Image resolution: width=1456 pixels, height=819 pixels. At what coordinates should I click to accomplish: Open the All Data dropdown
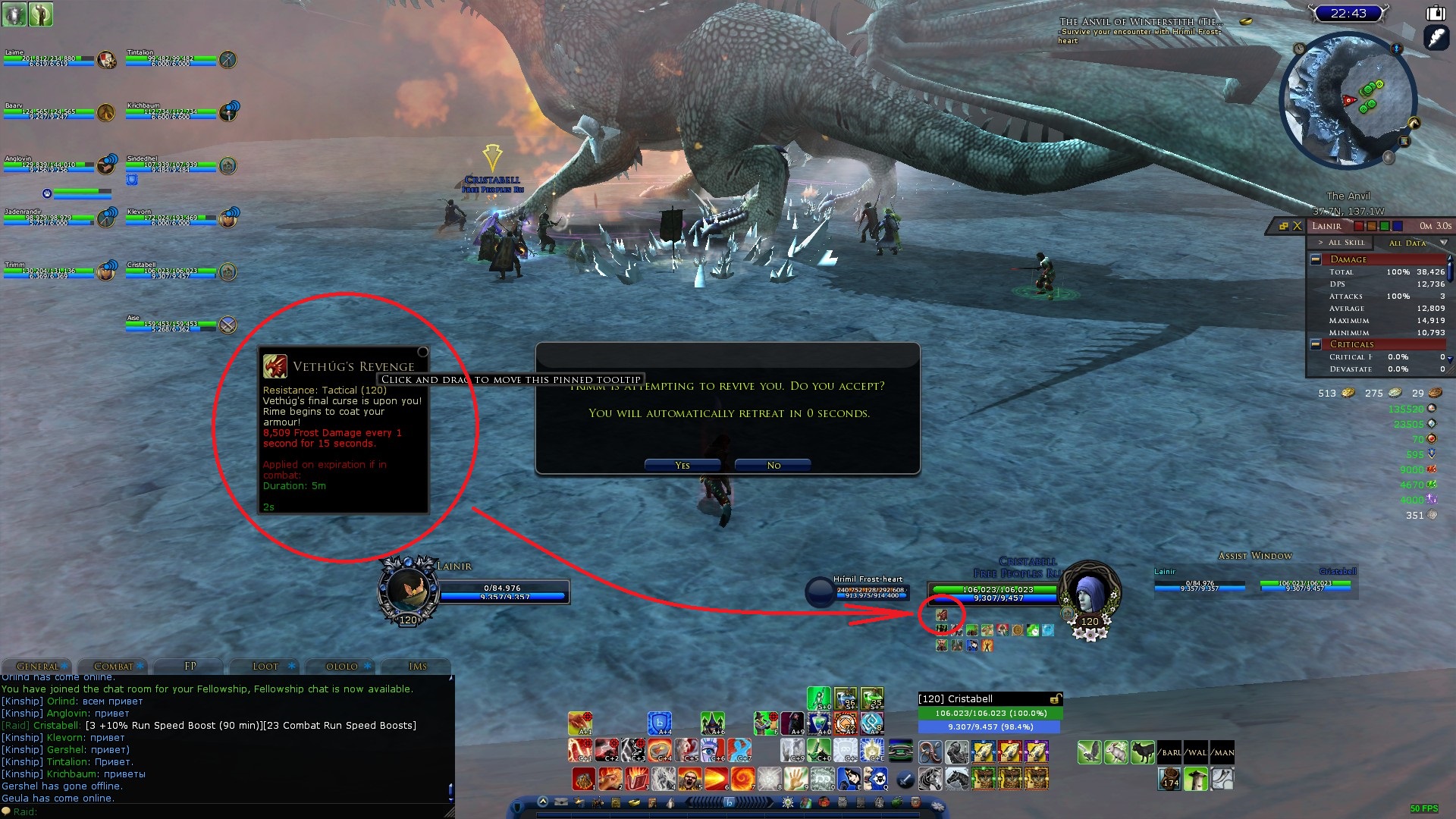click(1443, 243)
